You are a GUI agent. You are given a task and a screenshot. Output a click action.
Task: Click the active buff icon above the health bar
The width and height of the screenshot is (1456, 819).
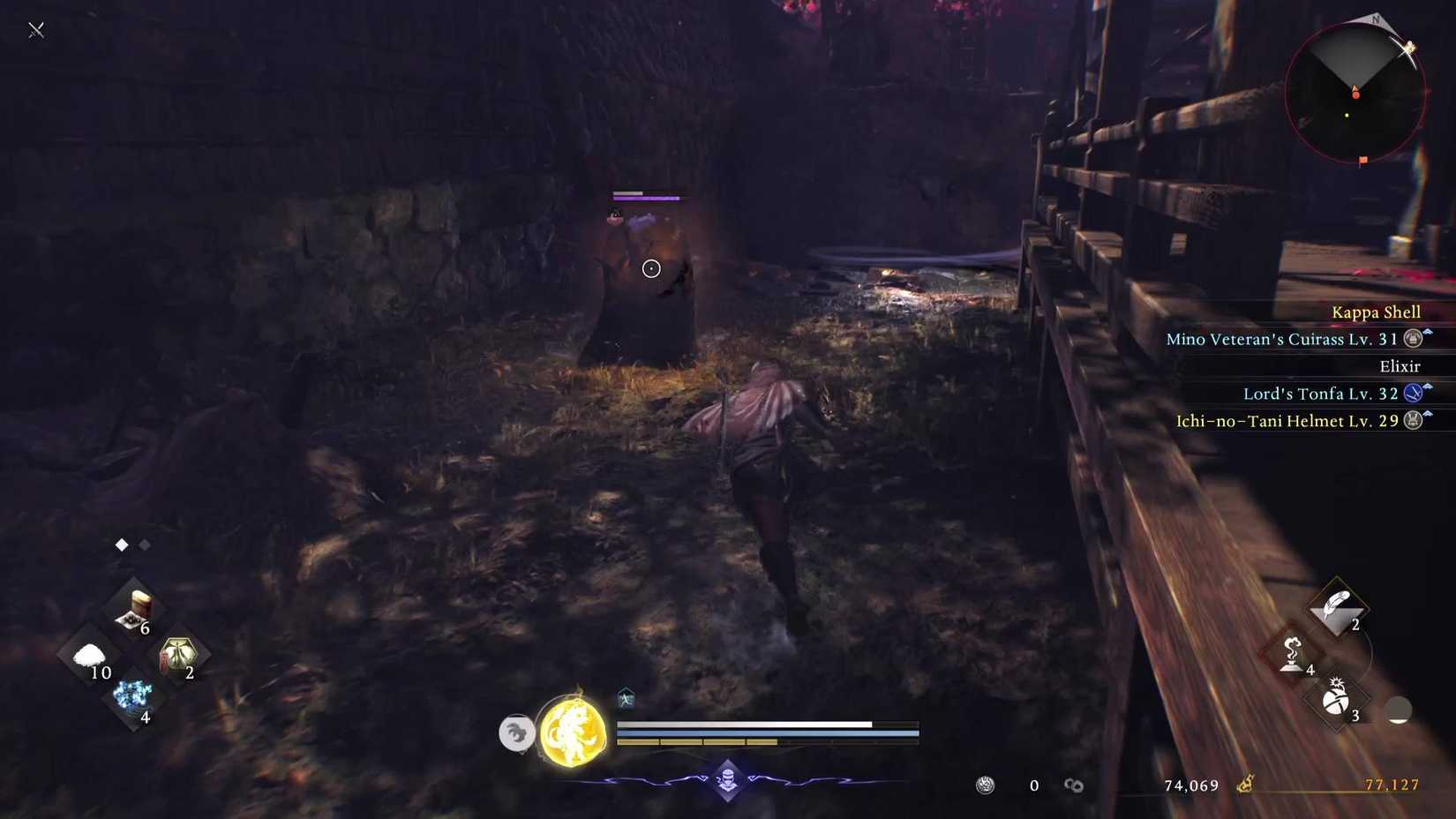(x=627, y=699)
